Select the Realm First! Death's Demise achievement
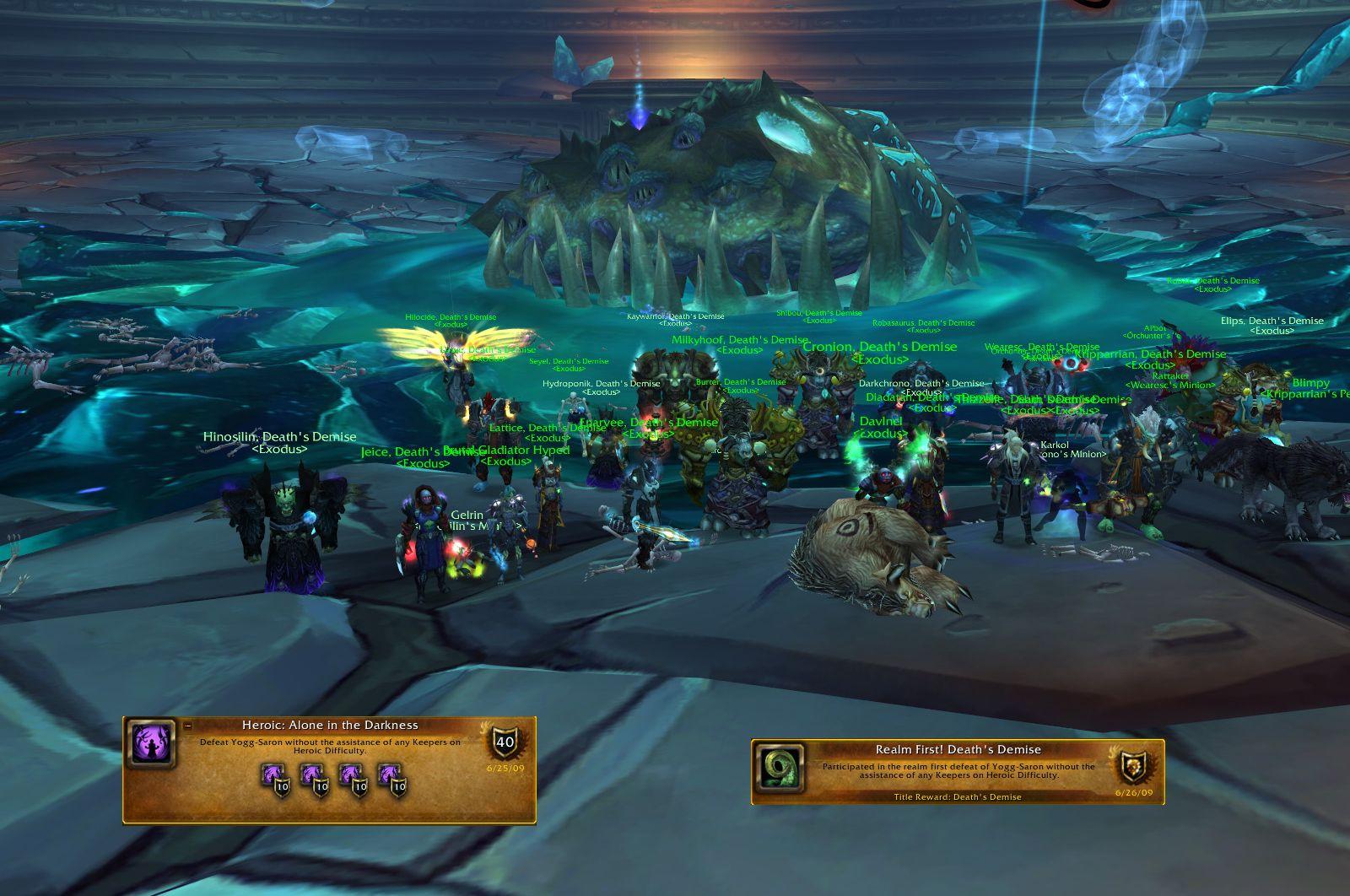Image resolution: width=1350 pixels, height=896 pixels. 958,770
